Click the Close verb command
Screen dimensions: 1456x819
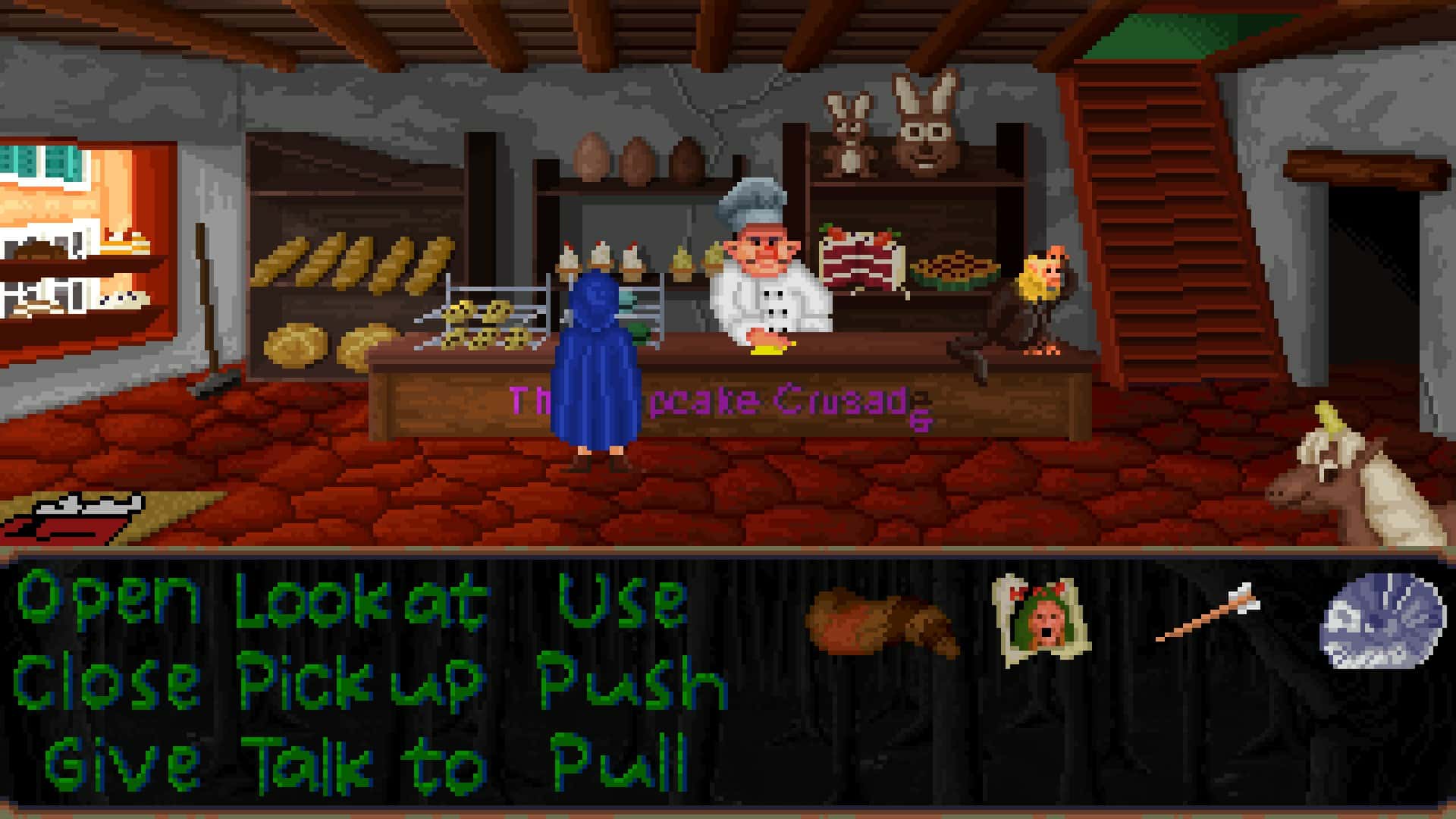coord(106,682)
